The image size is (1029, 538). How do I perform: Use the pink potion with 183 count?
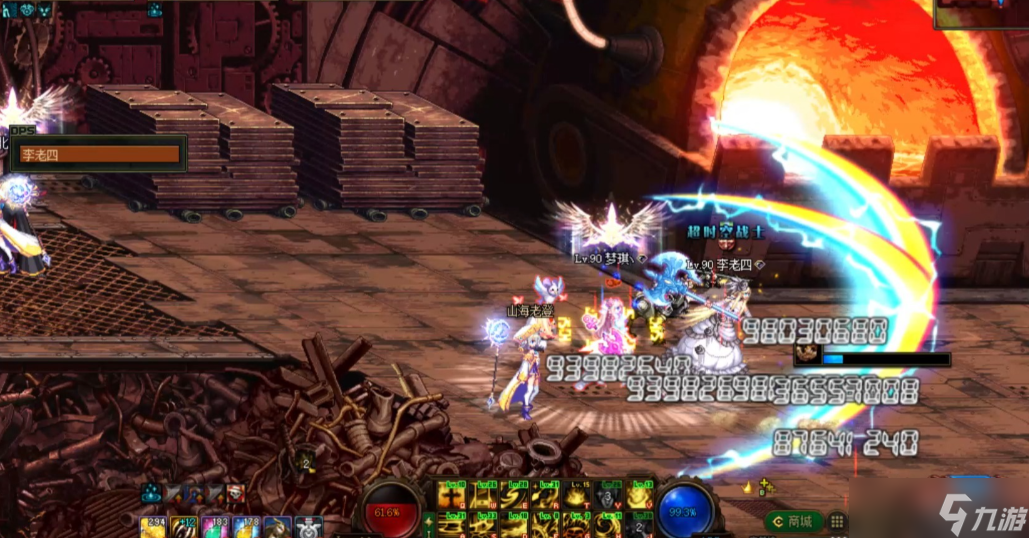(x=216, y=527)
